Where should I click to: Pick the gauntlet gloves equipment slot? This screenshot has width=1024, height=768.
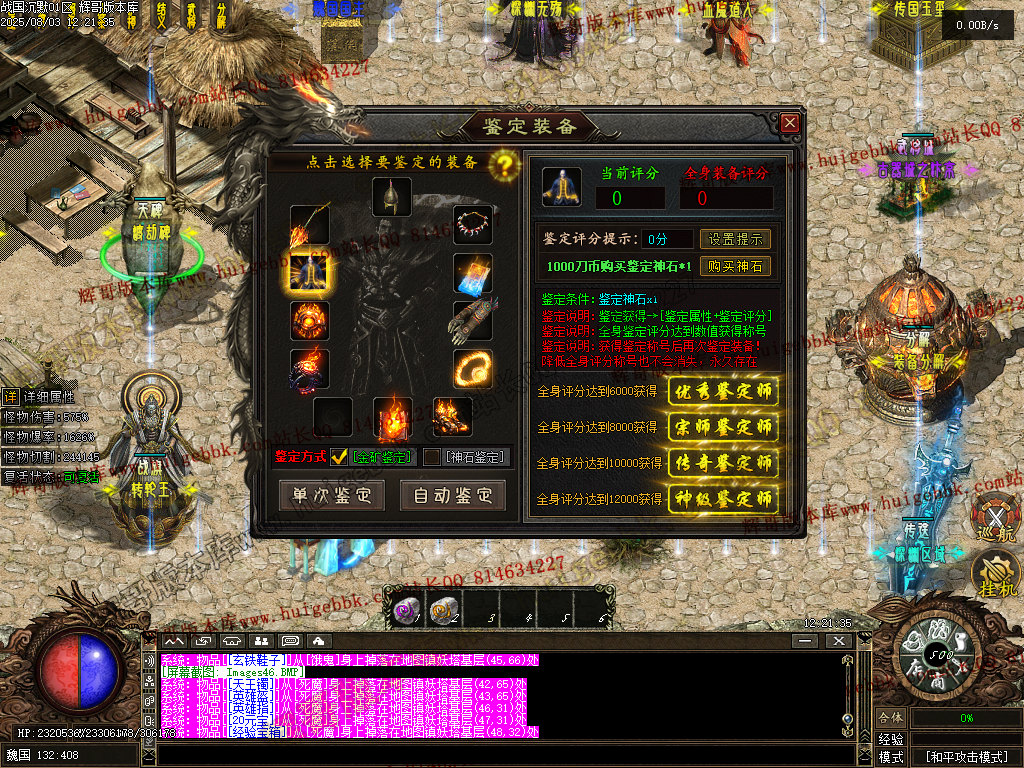click(472, 321)
